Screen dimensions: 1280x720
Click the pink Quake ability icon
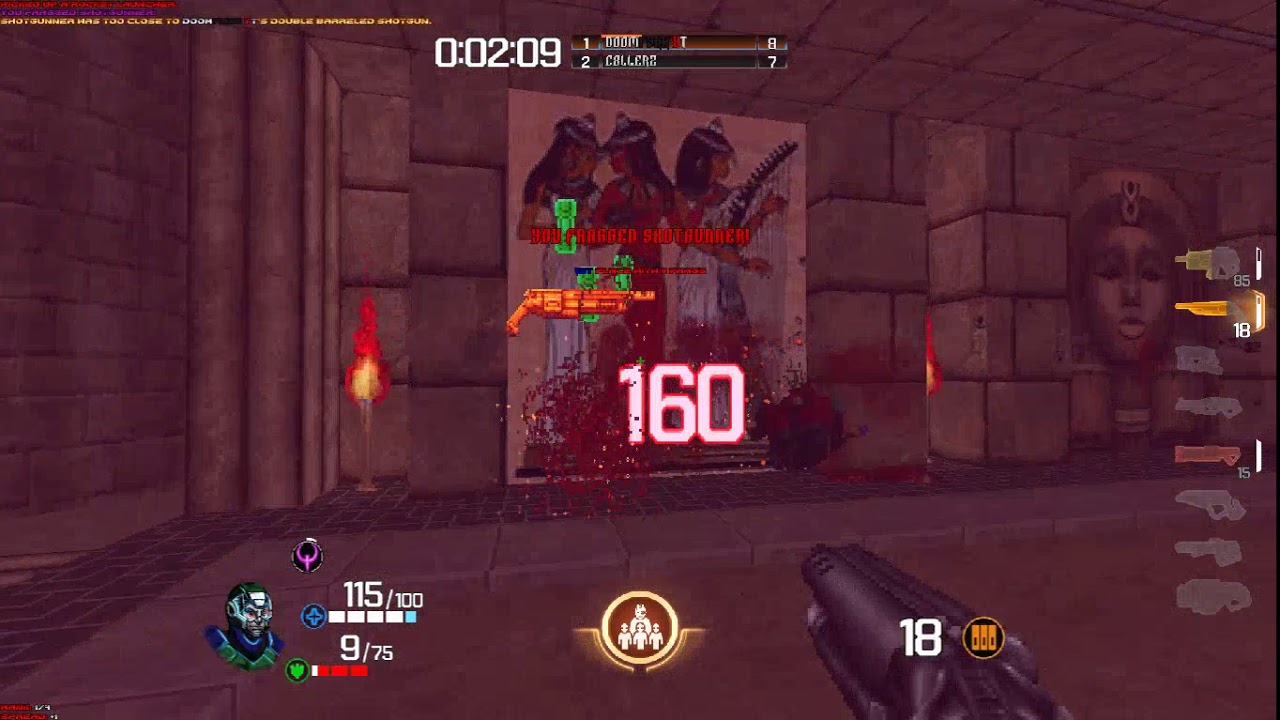tap(306, 557)
